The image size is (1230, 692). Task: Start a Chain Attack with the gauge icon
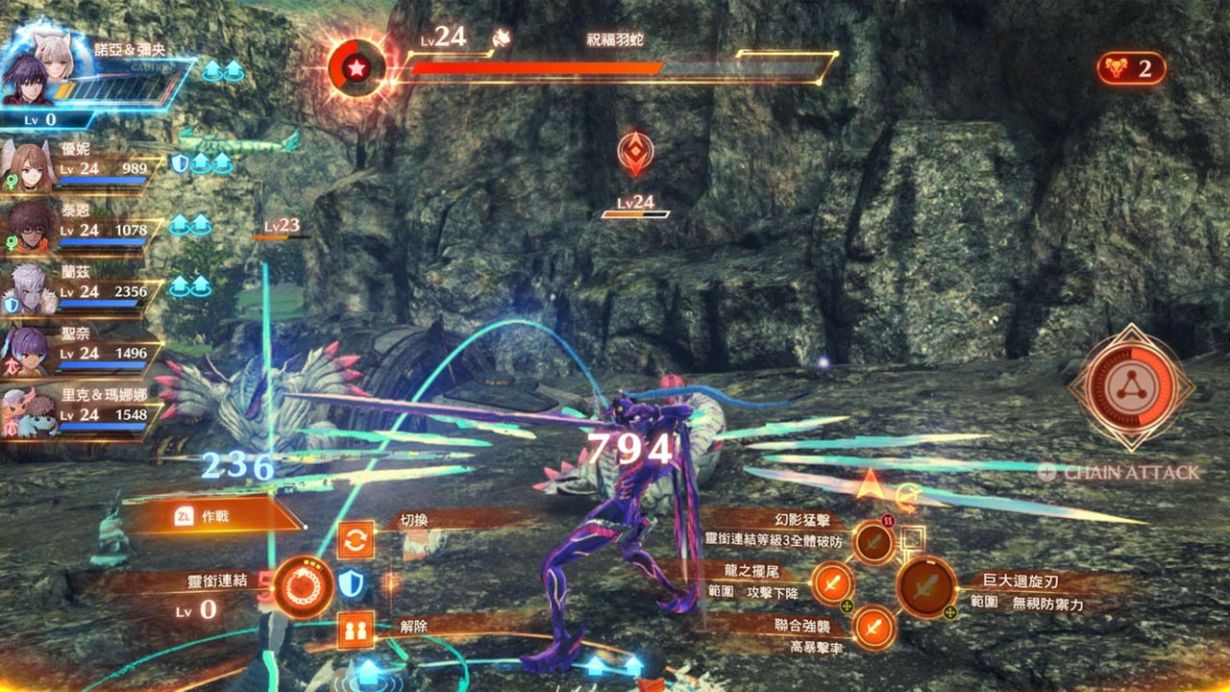pyautogui.click(x=1130, y=387)
